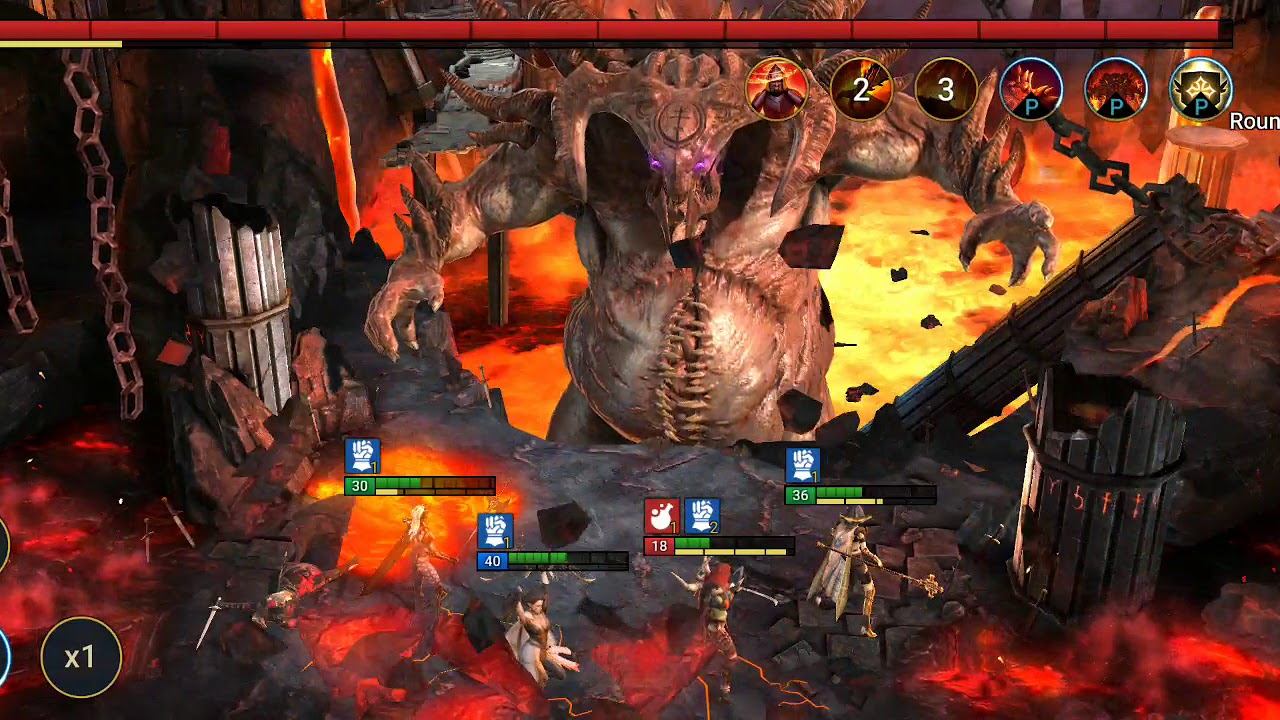Check the fist buff on level 40 champion
This screenshot has height=720, width=1280.
click(x=494, y=531)
